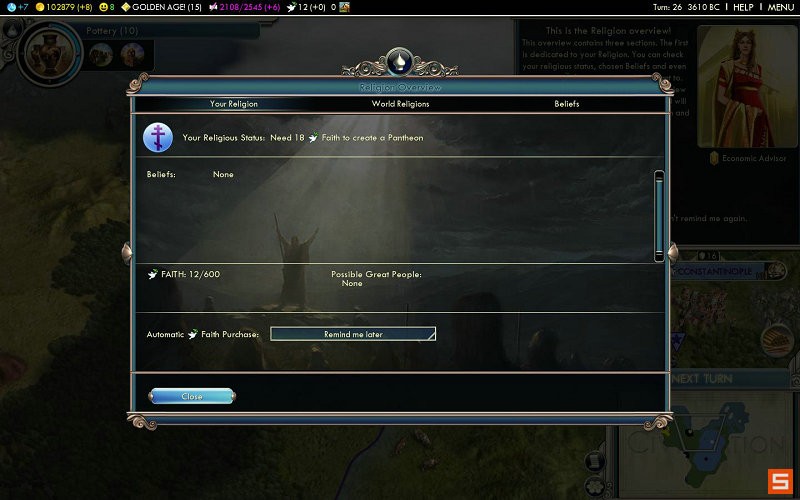Open the Remind me later dropdown

coord(353,334)
